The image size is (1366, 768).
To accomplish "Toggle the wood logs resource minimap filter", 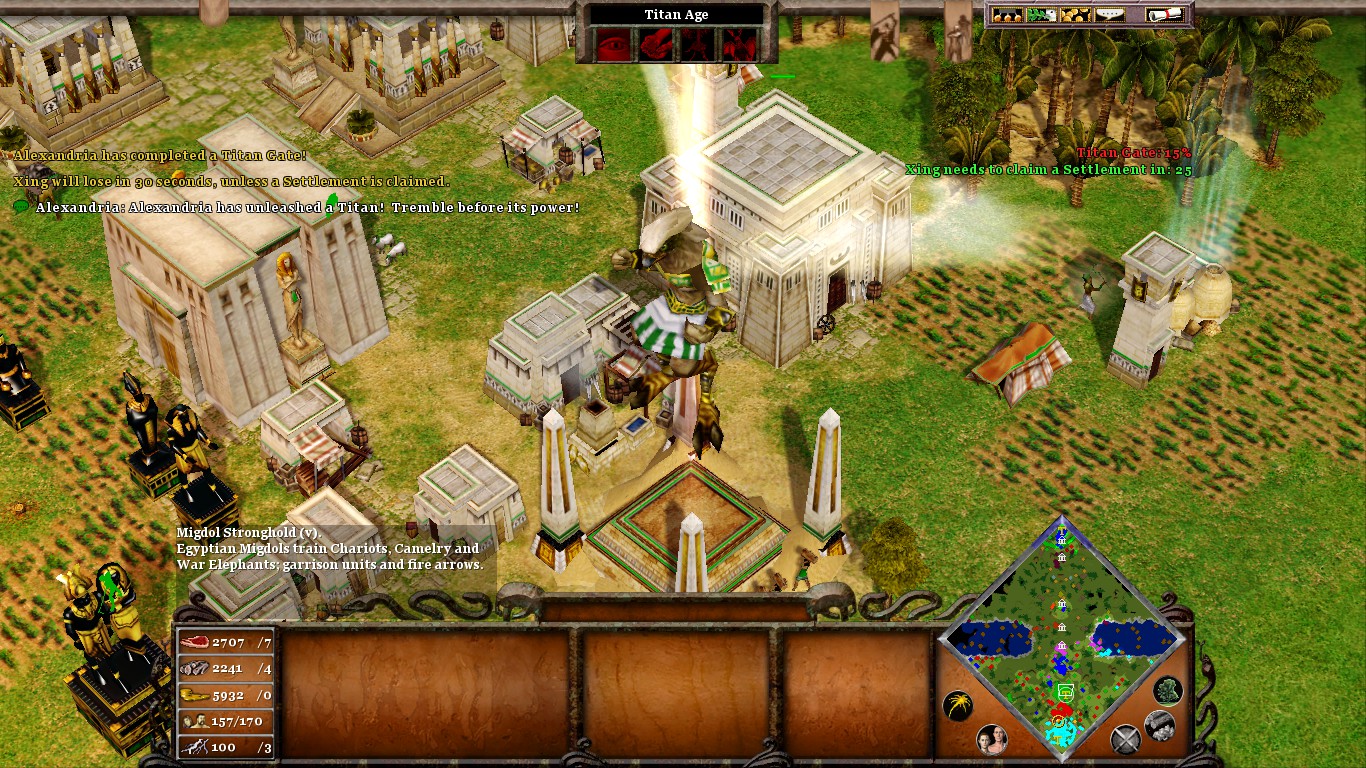I will pos(1159,725).
